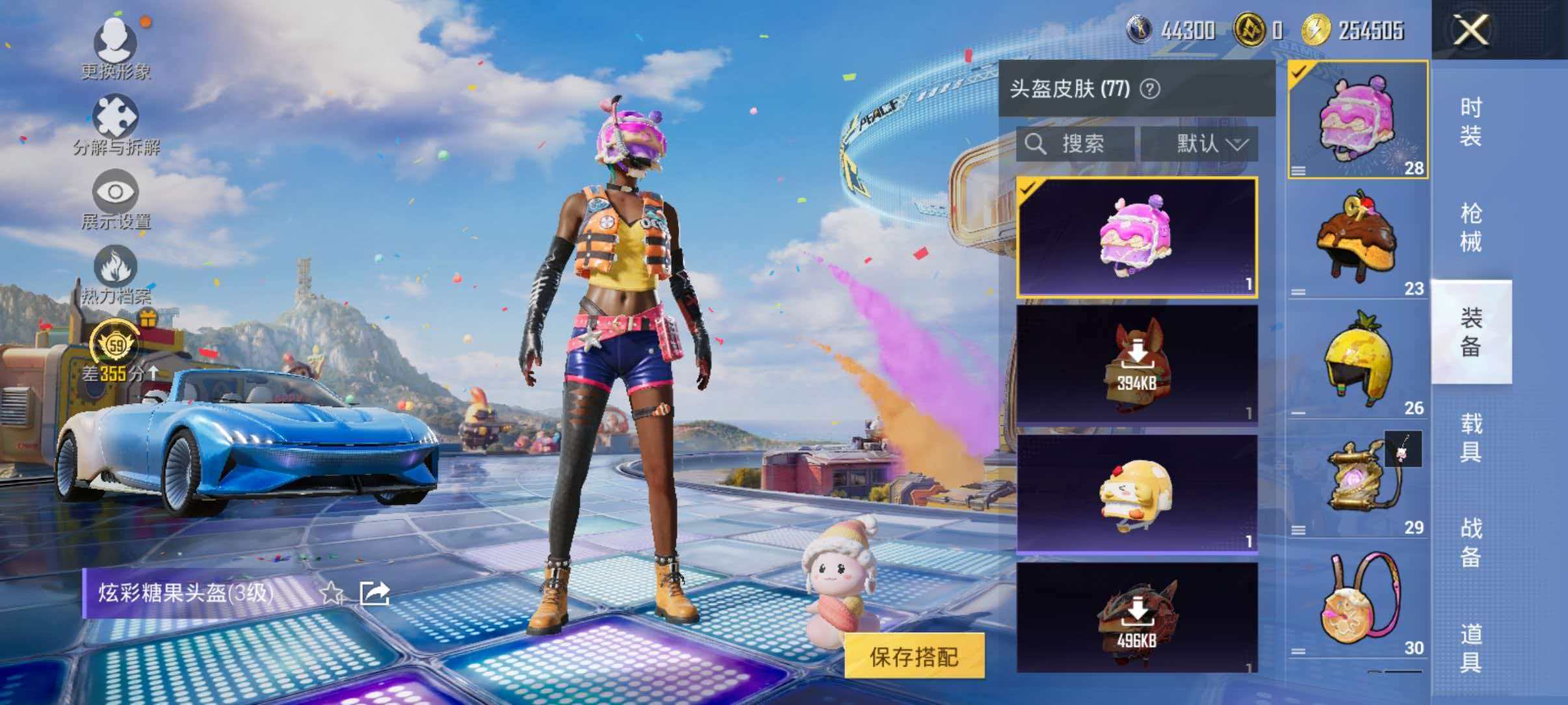Click the top gold coin currency icon

[x=1250, y=29]
